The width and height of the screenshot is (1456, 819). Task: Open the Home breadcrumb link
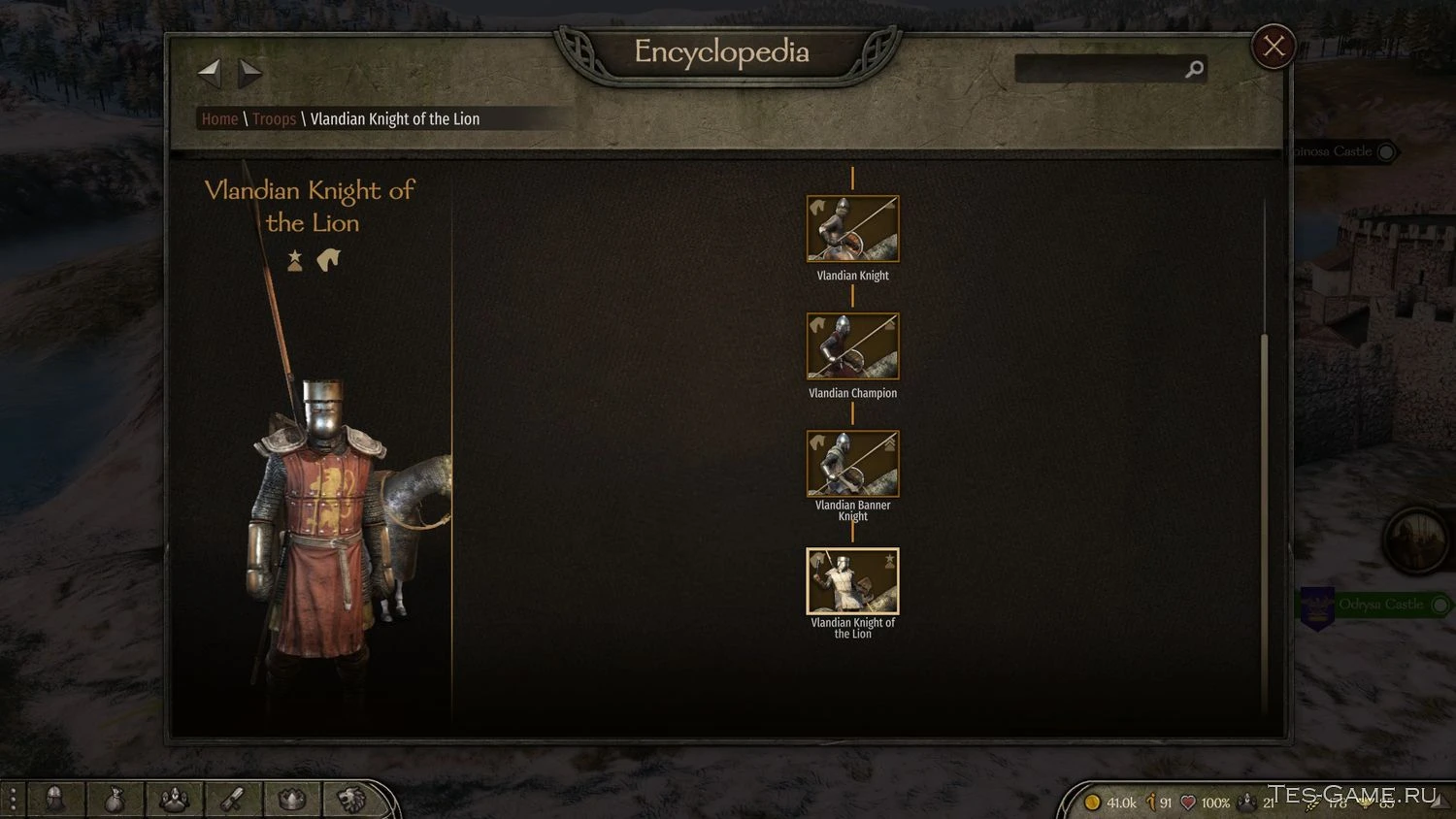[x=218, y=118]
